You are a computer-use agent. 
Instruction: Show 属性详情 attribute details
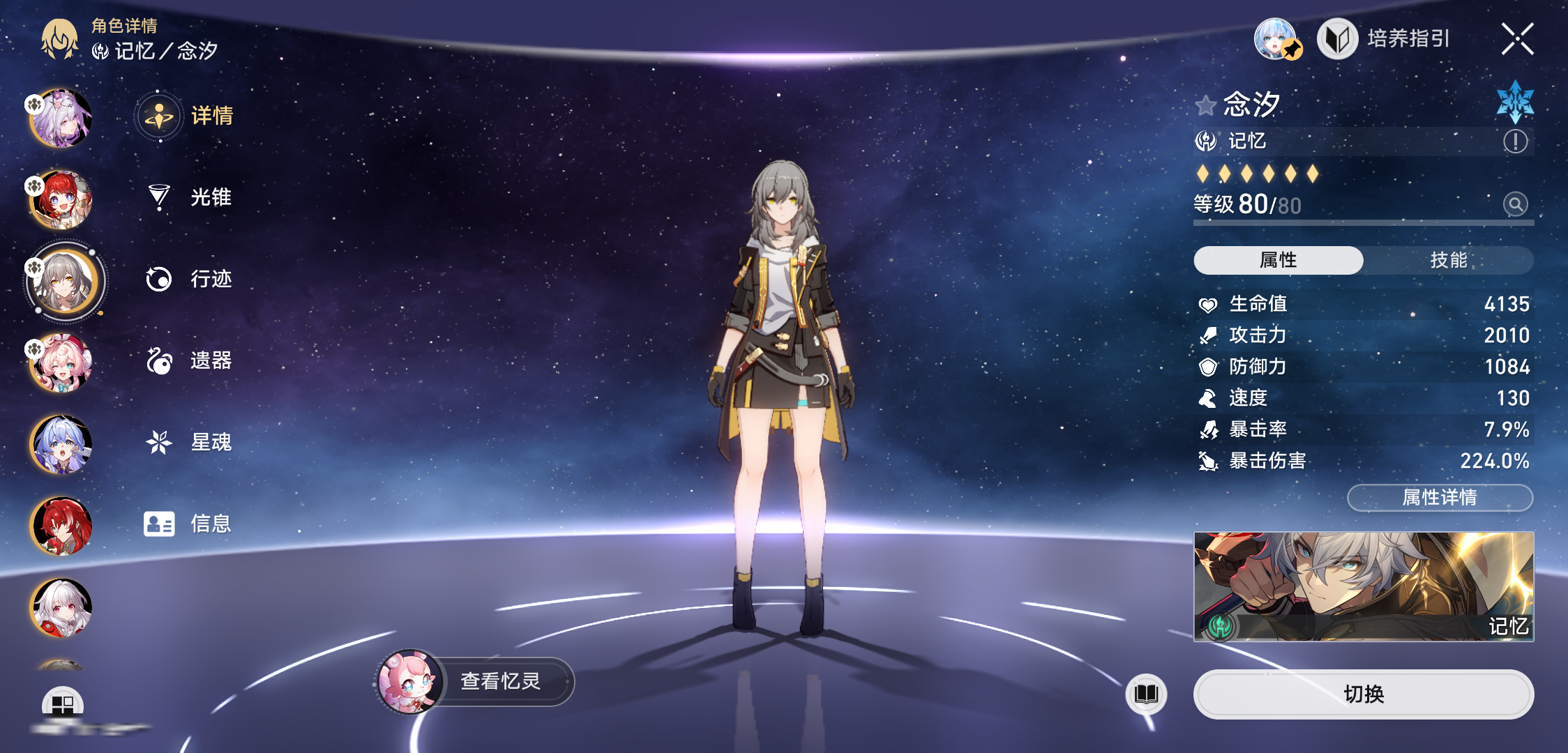[x=1439, y=497]
